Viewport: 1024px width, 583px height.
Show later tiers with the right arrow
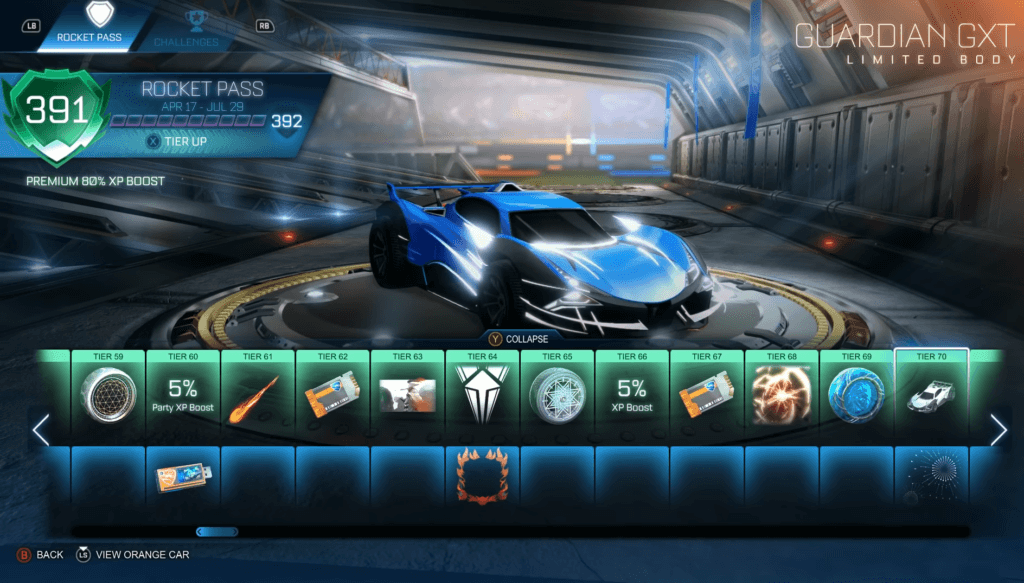click(x=998, y=430)
